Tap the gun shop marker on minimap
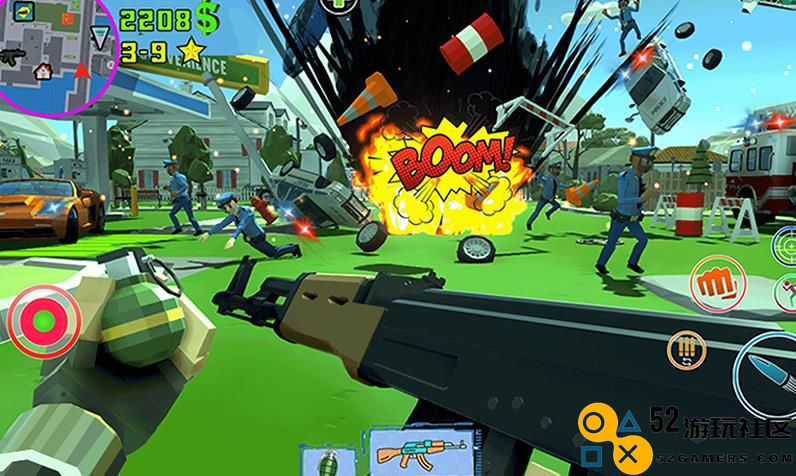This screenshot has width=796, height=476. (13, 57)
